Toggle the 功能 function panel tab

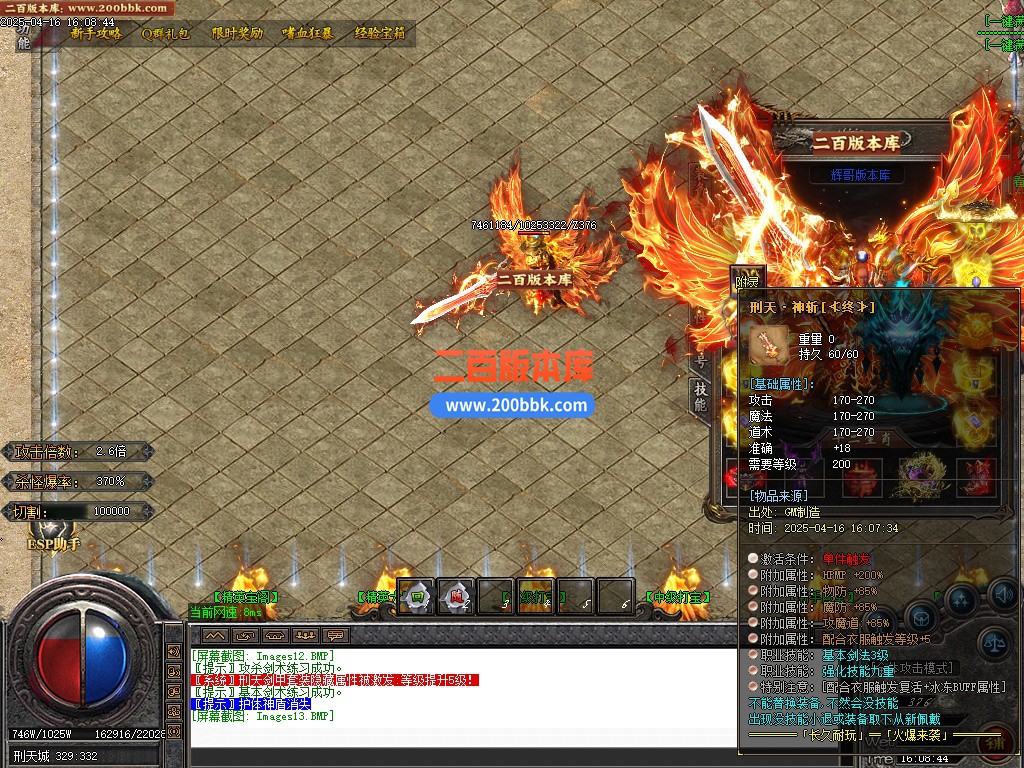(24, 36)
